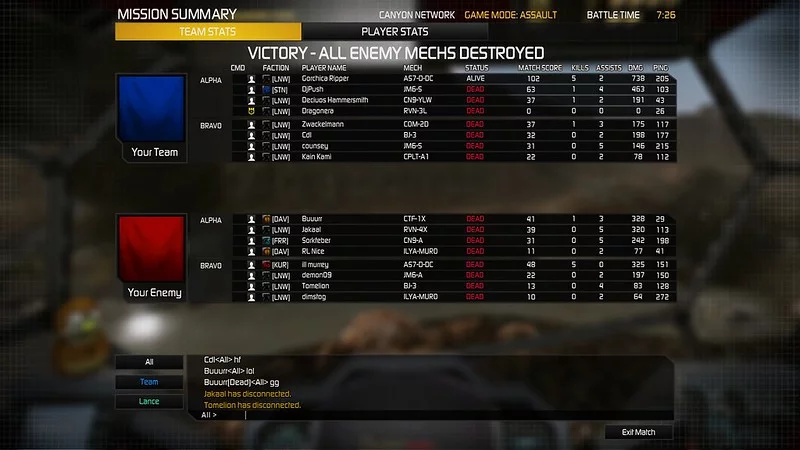Choose Kain Kami's scoreboard entry

pyautogui.click(x=400, y=157)
